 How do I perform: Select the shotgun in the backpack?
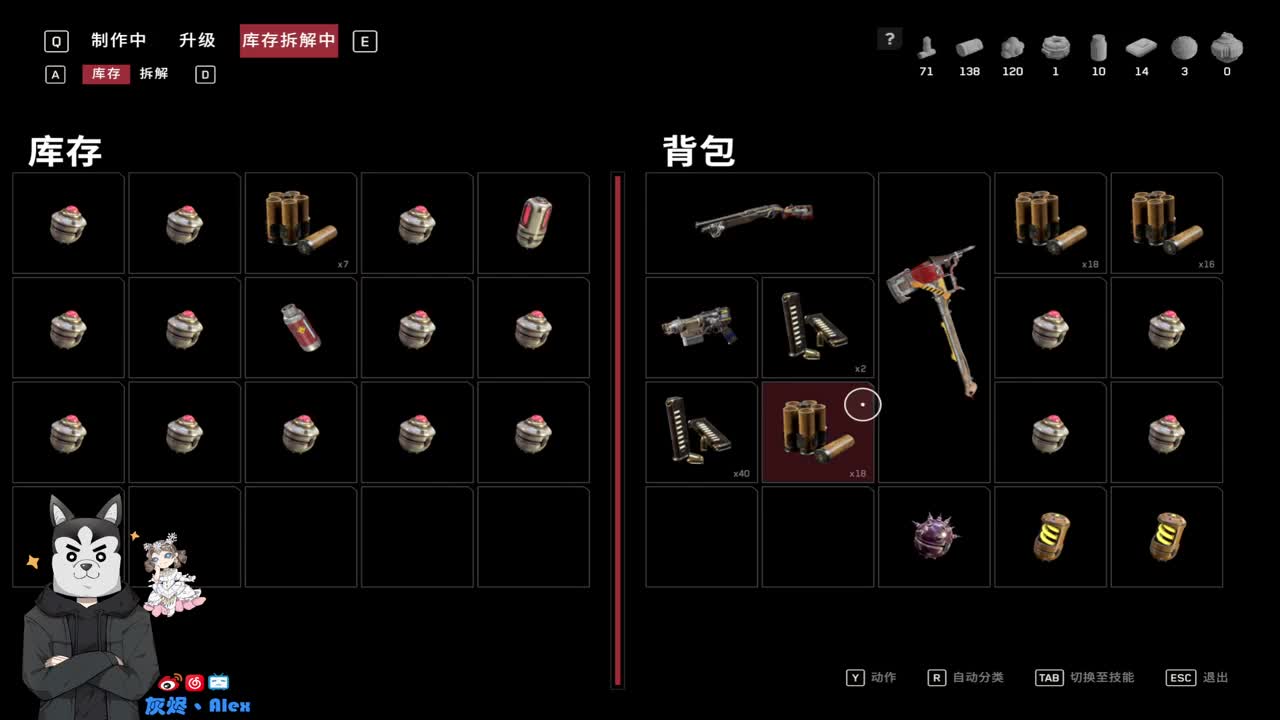click(x=759, y=222)
